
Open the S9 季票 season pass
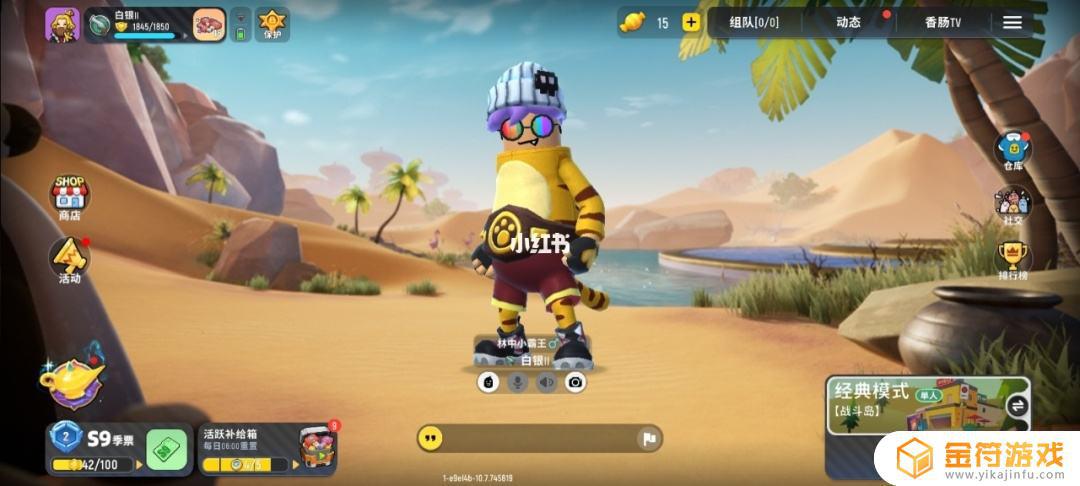pyautogui.click(x=98, y=448)
